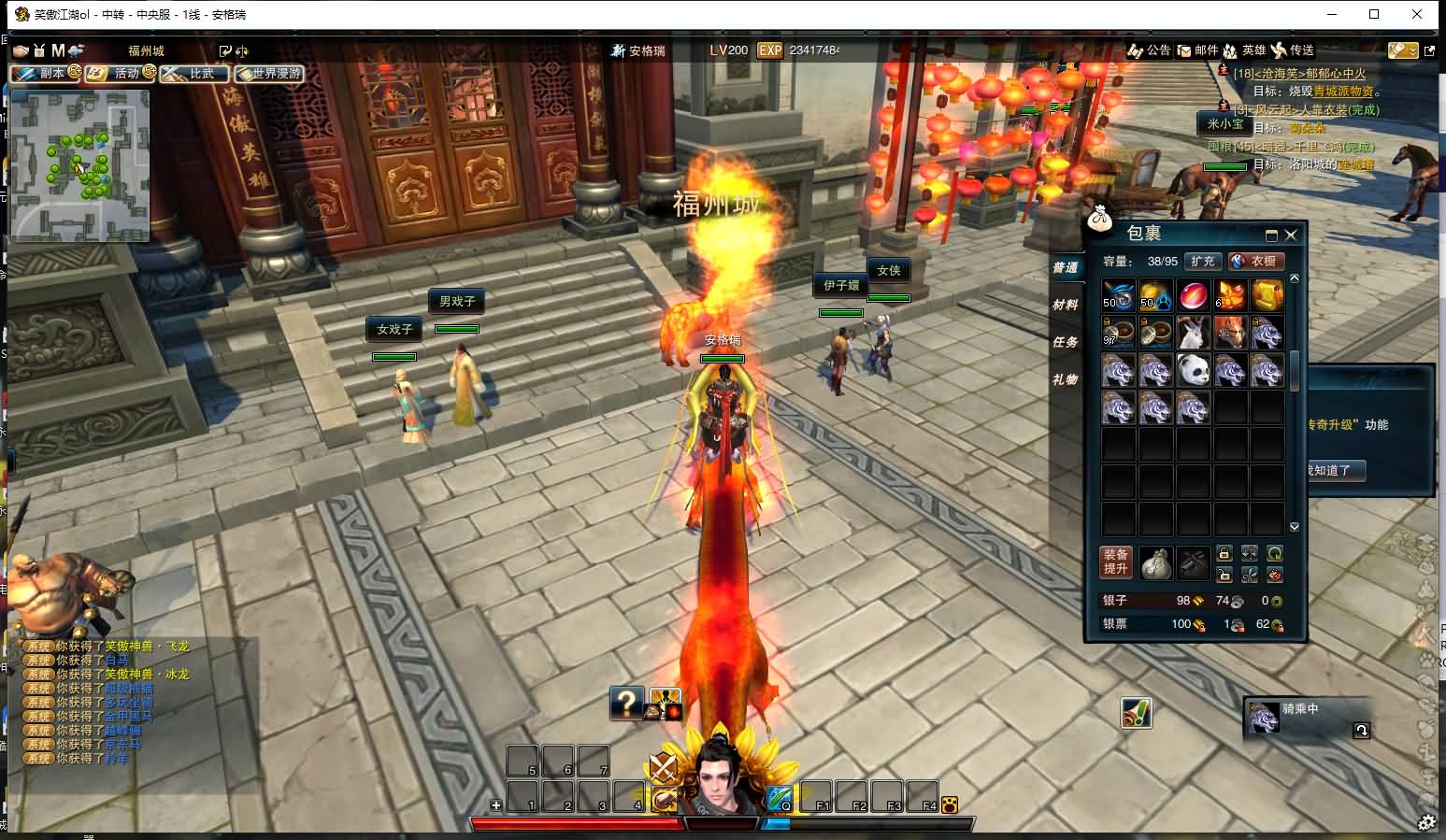This screenshot has height=840, width=1446.
Task: Open the 衣橱 wardrobe
Action: coord(1255,262)
